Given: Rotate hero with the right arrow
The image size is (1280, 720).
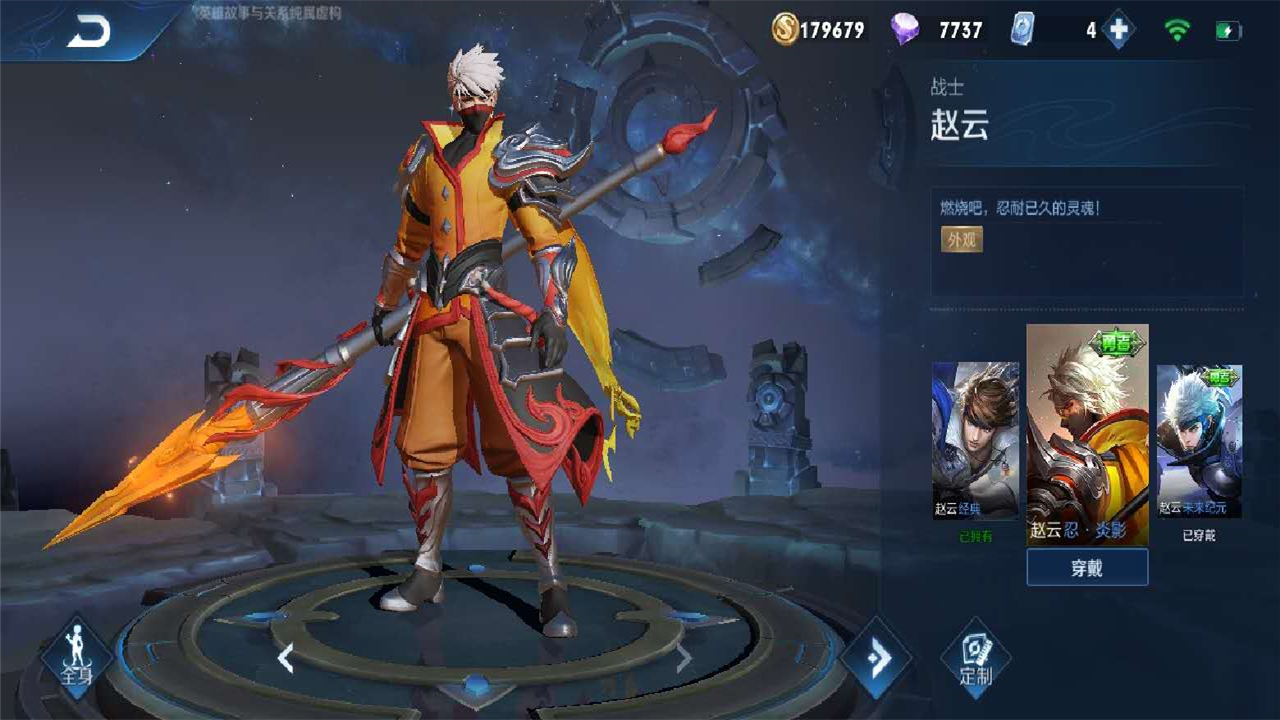Looking at the screenshot, I should point(684,658).
